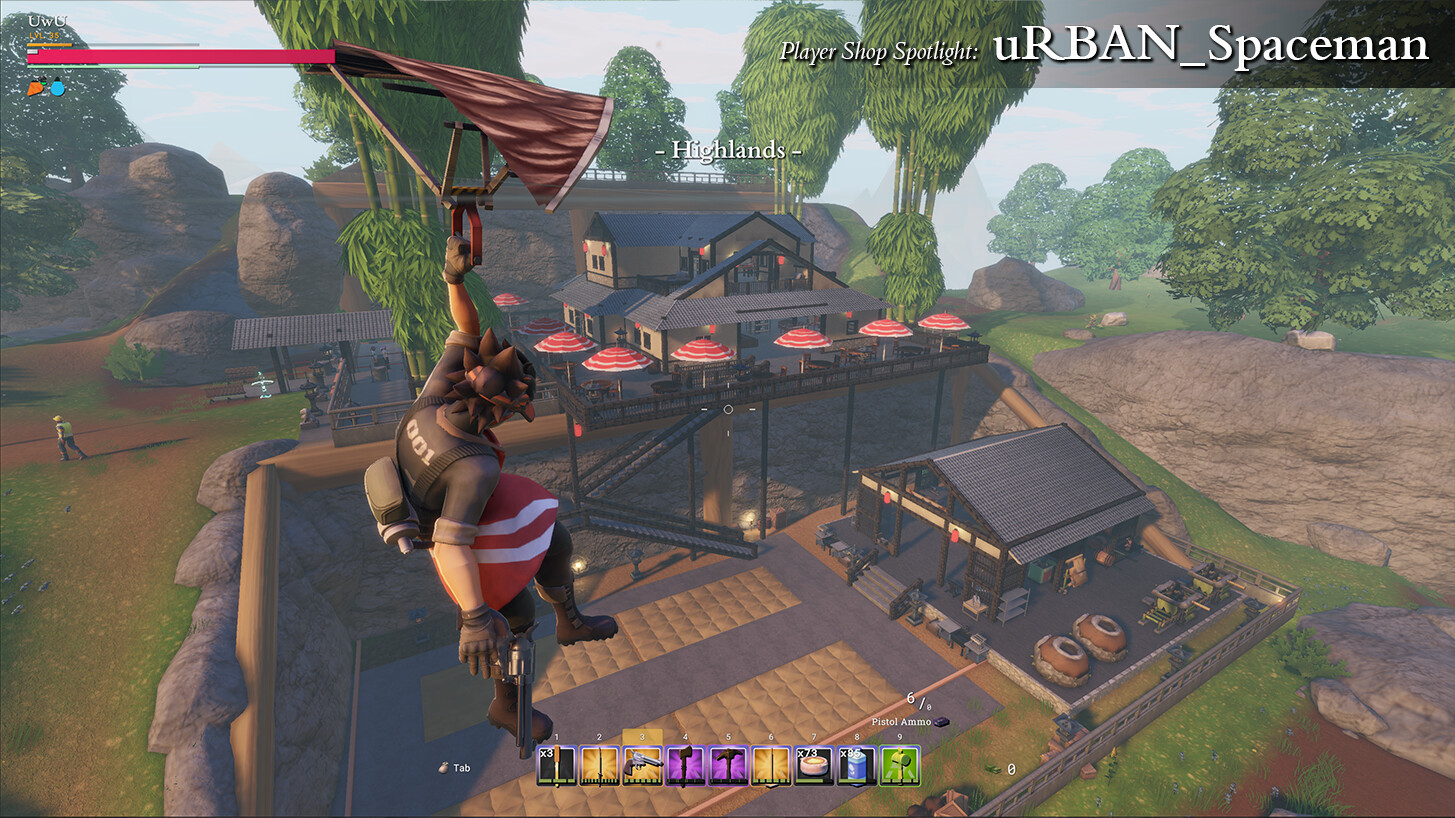Screen dimensions: 1455x818
Task: Equip the axe in the hotbar
Action: 685,766
